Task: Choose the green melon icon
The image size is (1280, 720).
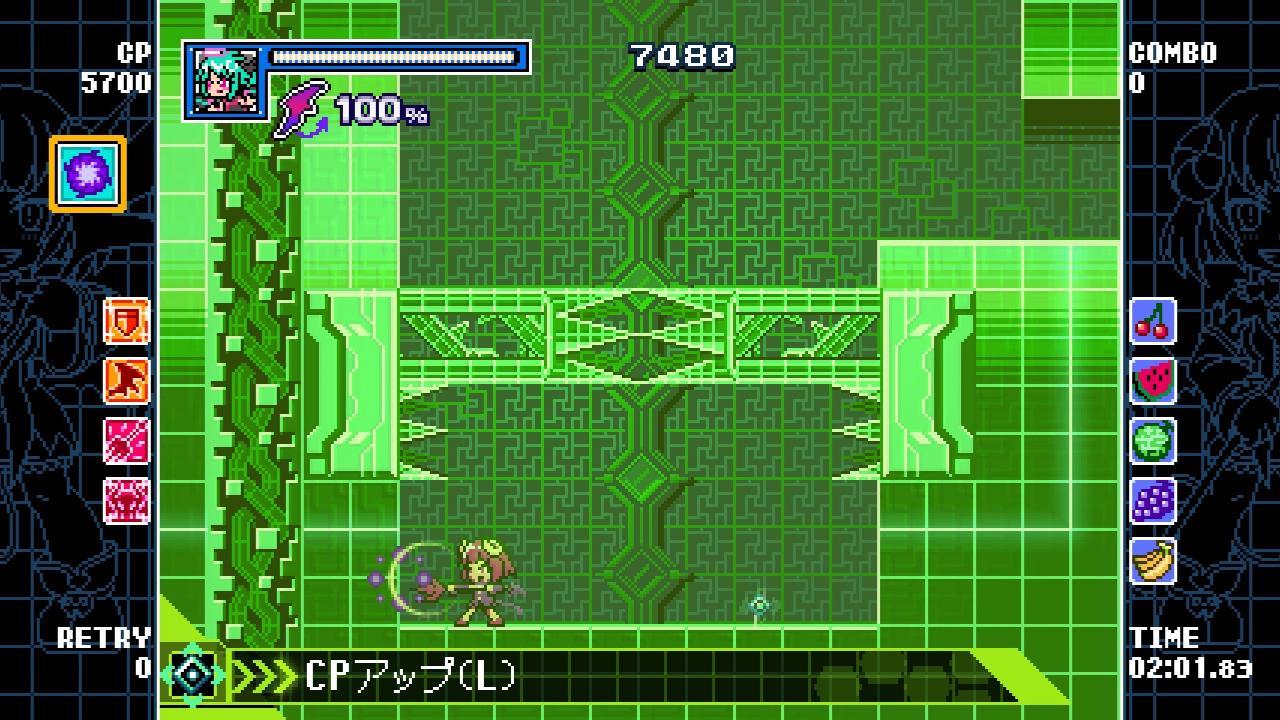Action: point(1153,441)
